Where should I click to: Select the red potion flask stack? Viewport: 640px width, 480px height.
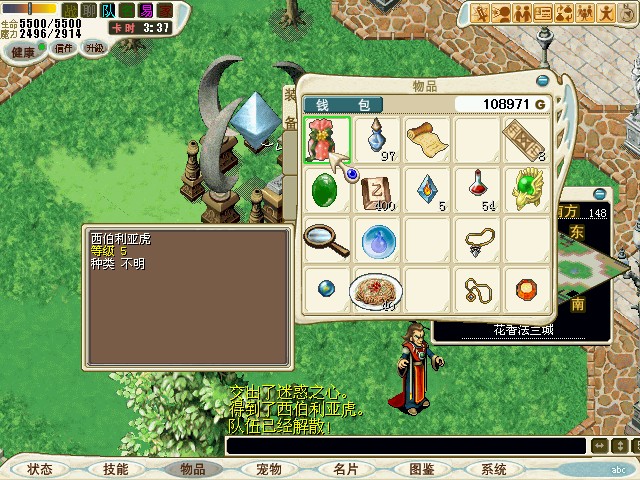pos(476,187)
